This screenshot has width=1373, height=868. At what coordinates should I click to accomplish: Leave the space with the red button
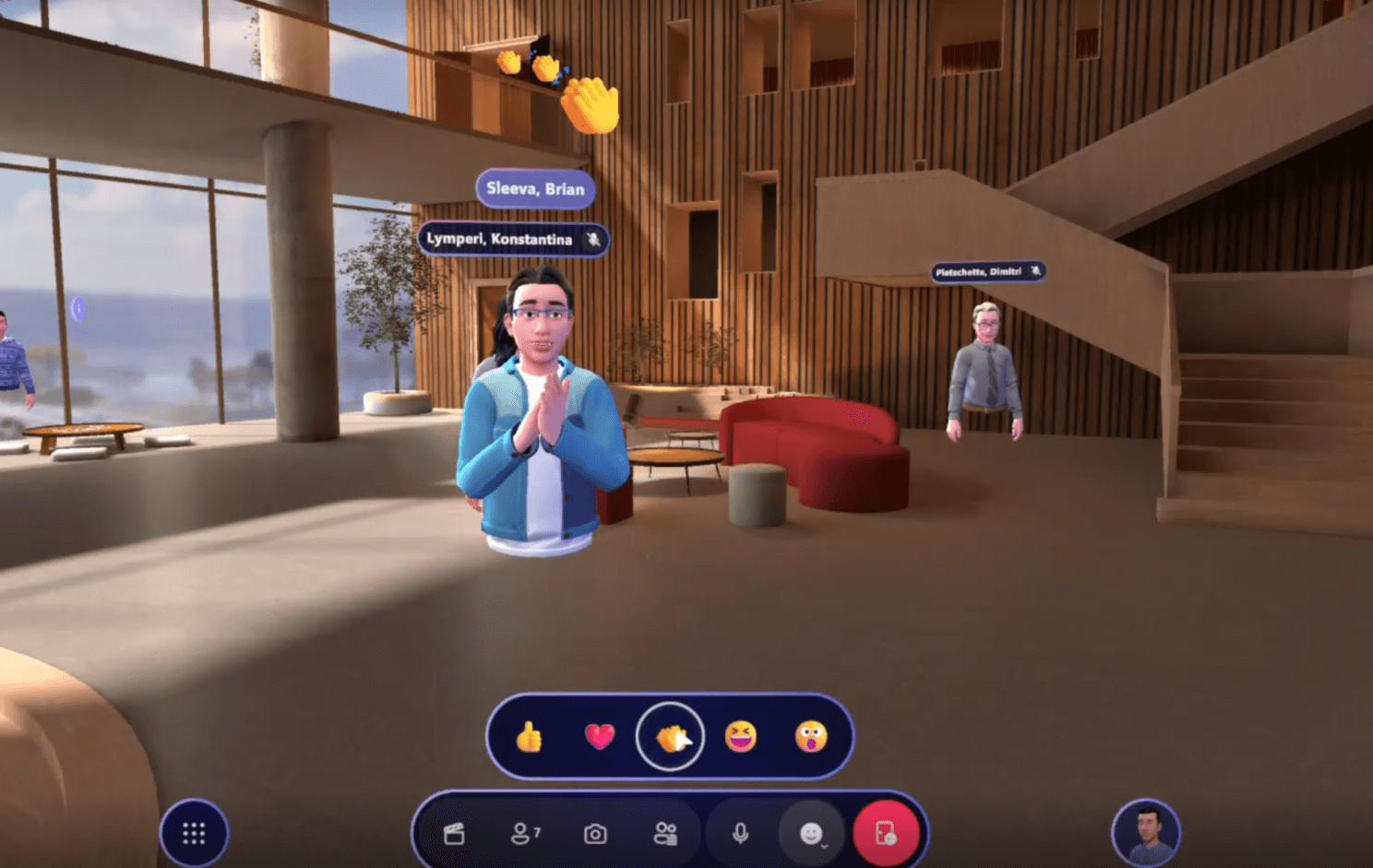click(x=885, y=834)
